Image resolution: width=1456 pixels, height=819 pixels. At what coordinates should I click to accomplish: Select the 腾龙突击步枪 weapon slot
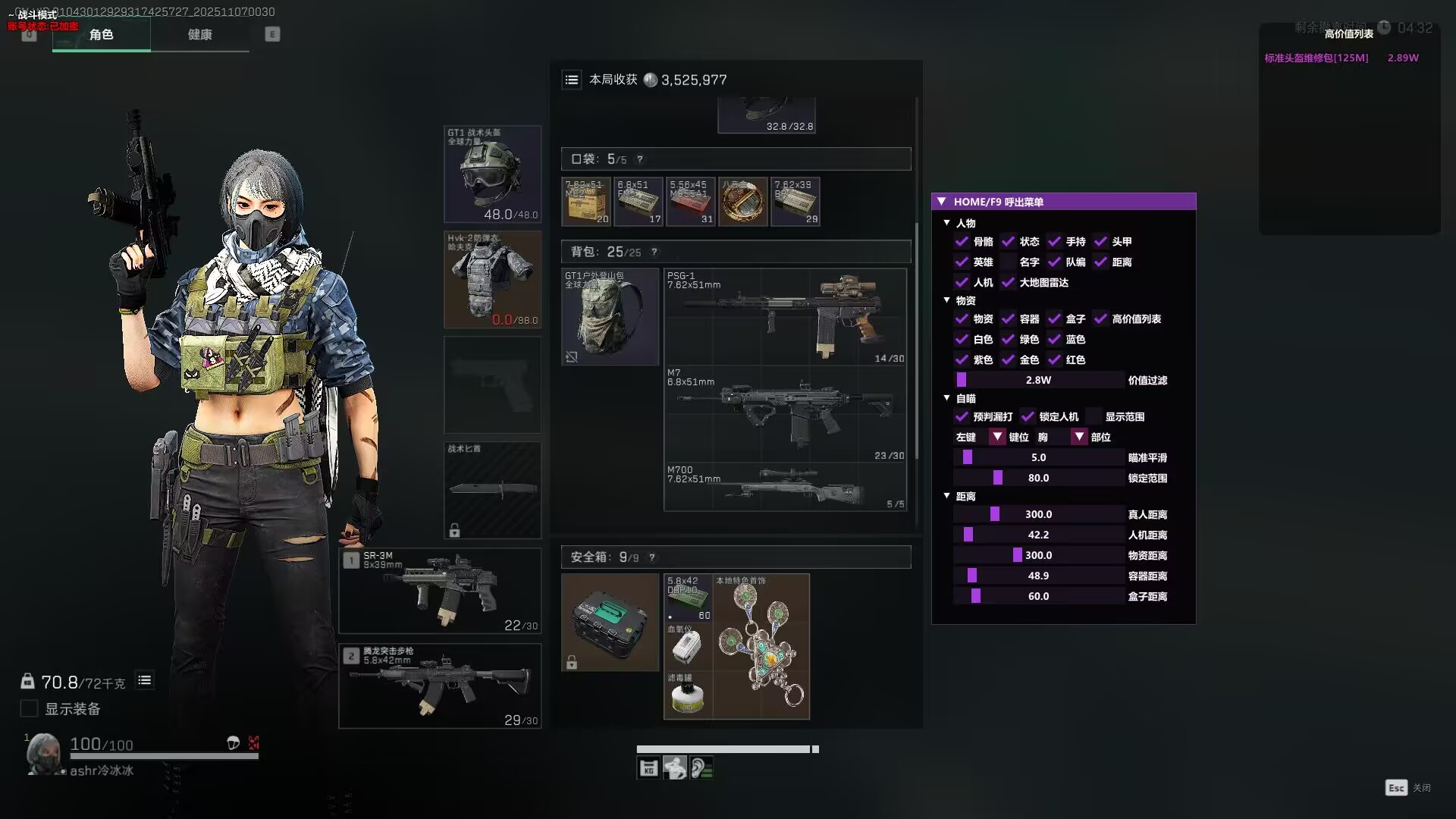(440, 686)
